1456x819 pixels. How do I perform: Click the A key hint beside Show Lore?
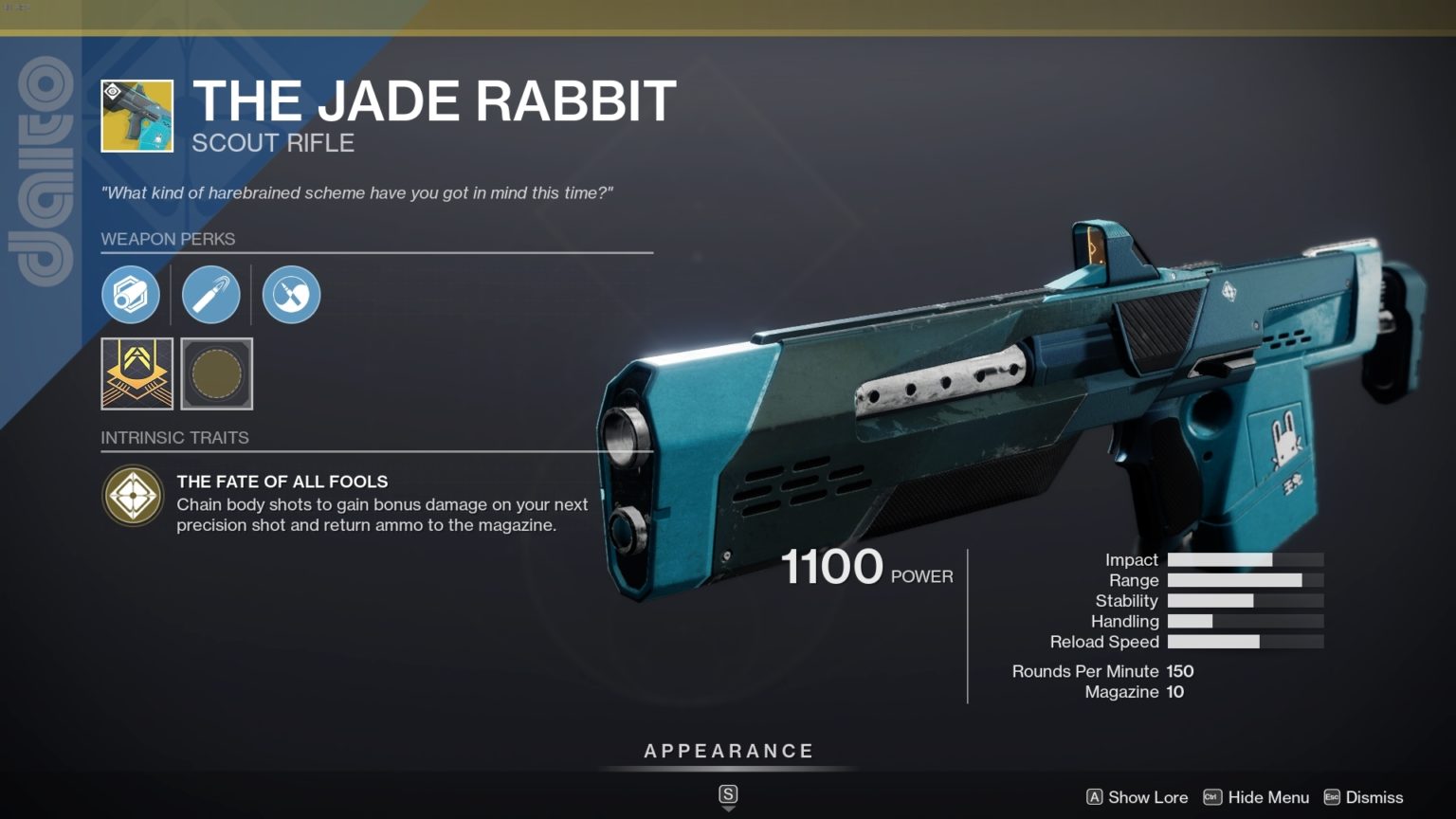(1097, 797)
